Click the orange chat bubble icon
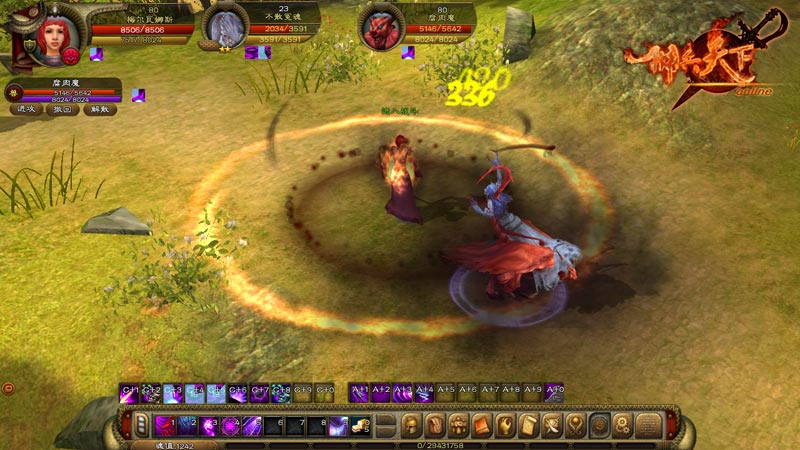This screenshot has width=800, height=450. coord(8,388)
